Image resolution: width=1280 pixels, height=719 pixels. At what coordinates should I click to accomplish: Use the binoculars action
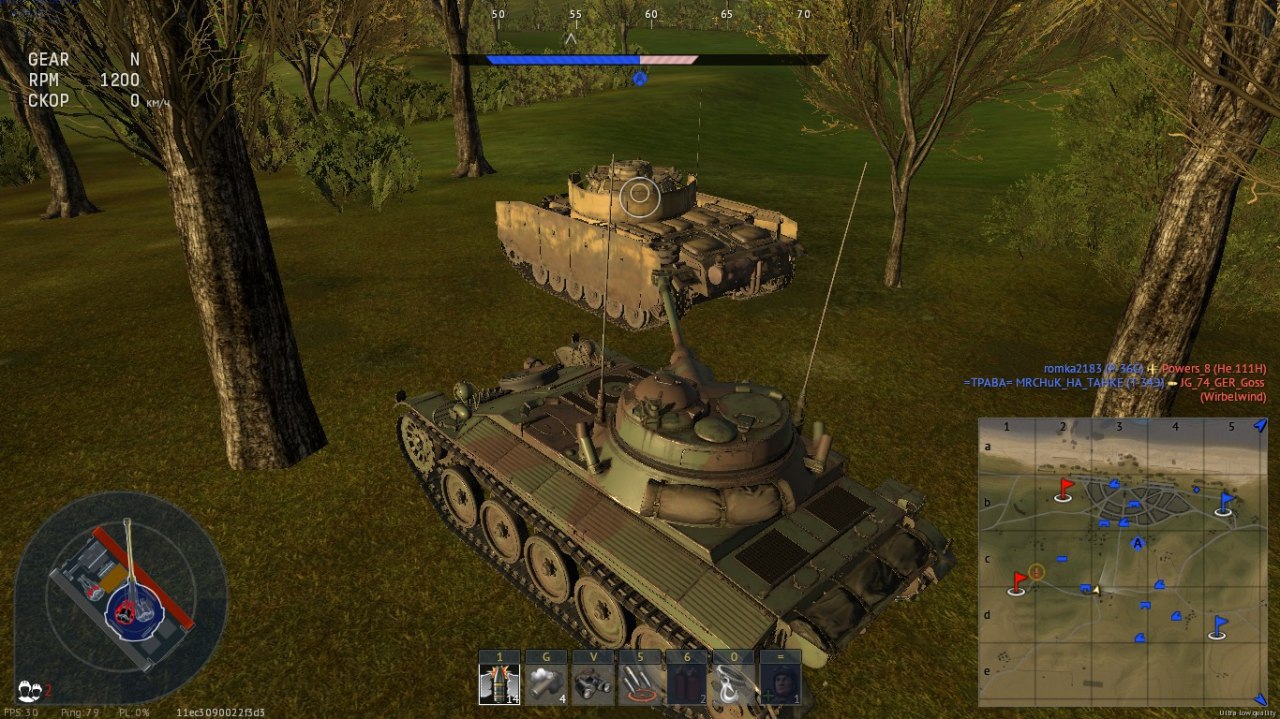click(x=593, y=684)
